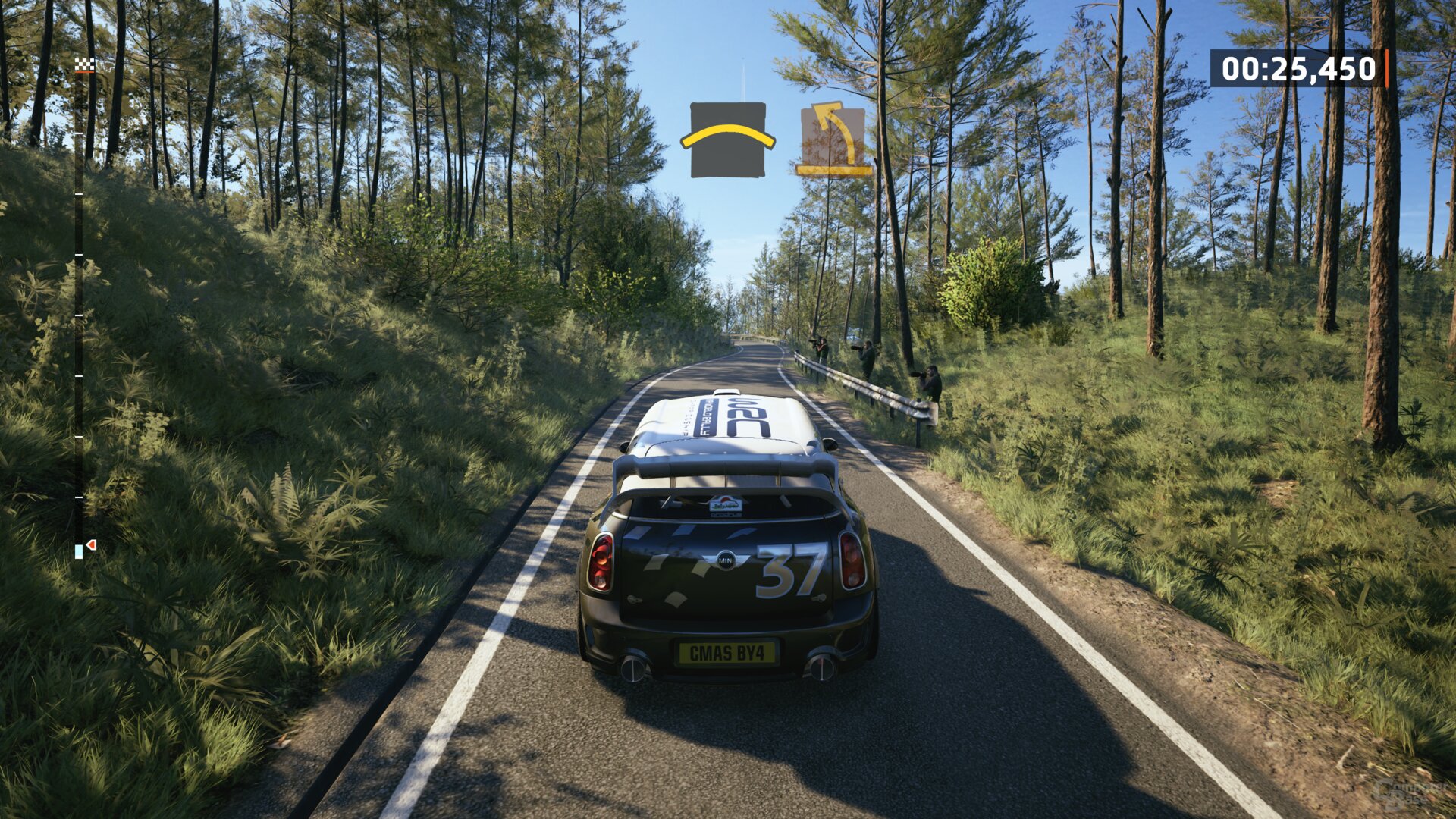Toggle the left brake light on the car
1456x819 pixels.
pyautogui.click(x=602, y=561)
